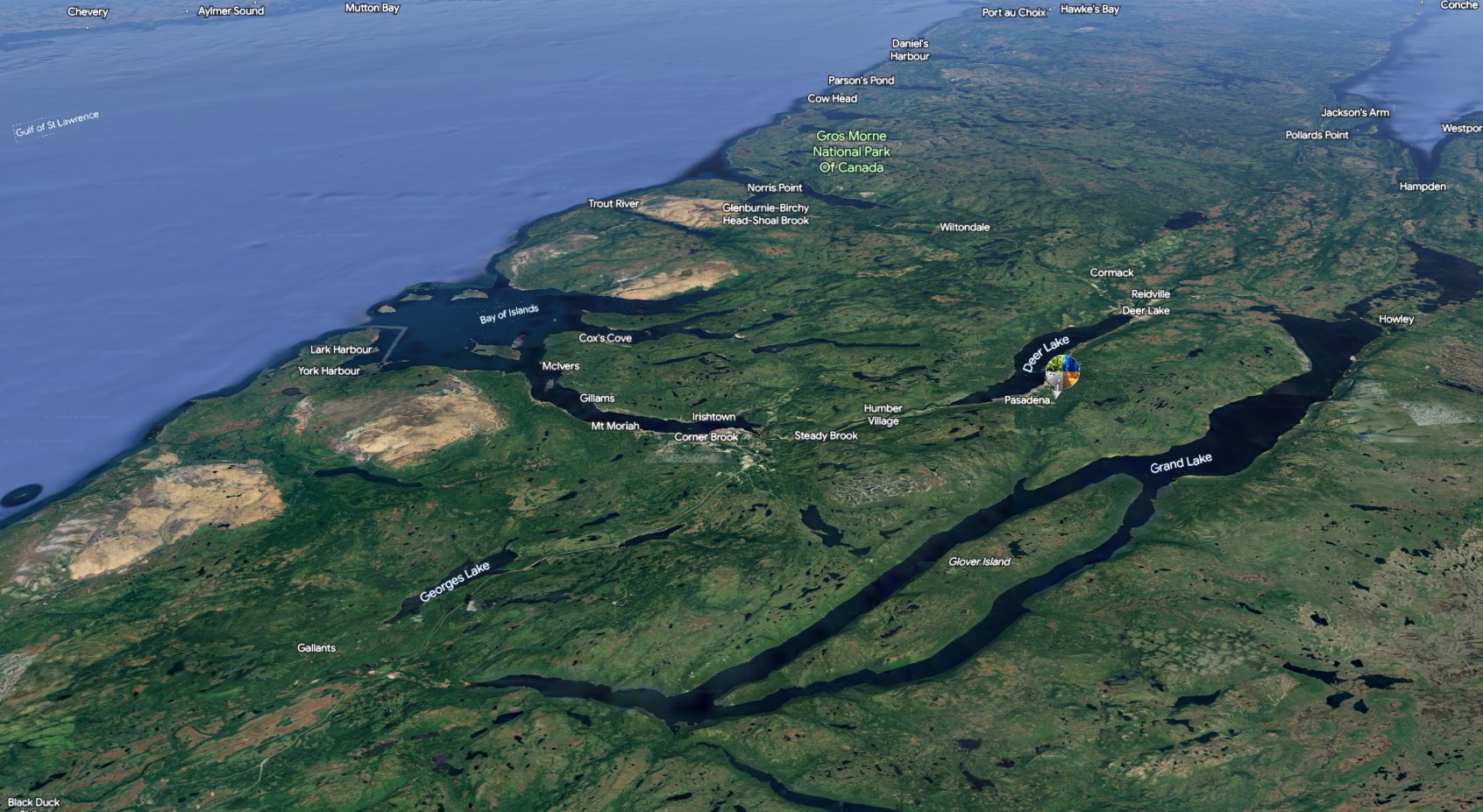Open the four-quadrant photo marker near Pasadena
1483x812 pixels.
click(x=1062, y=371)
